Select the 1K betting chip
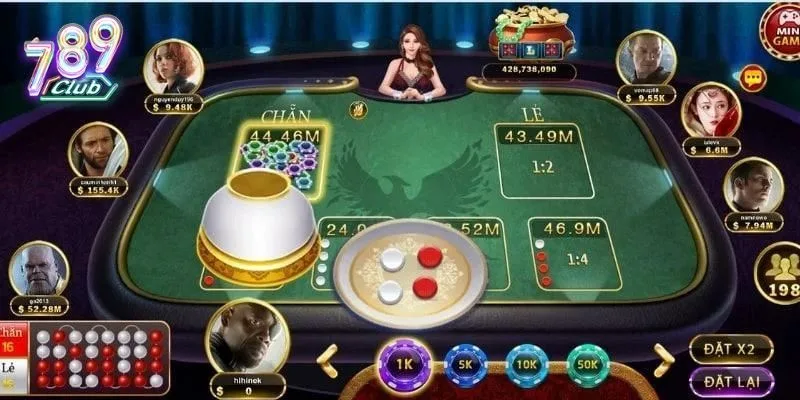Screen dimensions: 800x400 405,364
